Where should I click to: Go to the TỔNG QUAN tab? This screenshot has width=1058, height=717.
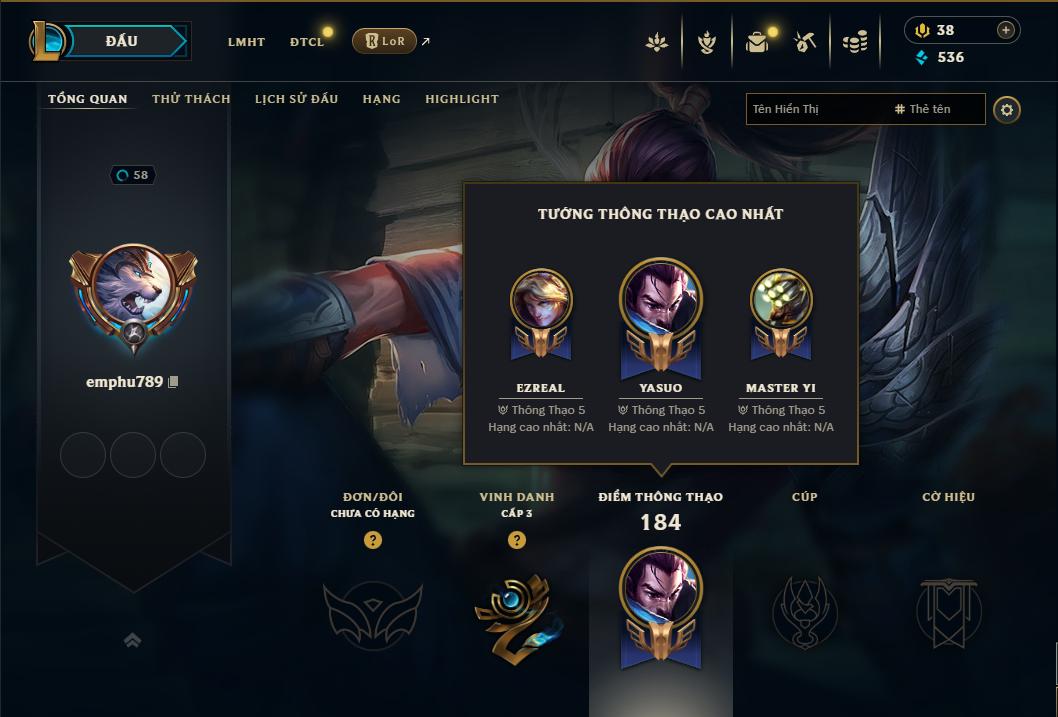point(88,99)
